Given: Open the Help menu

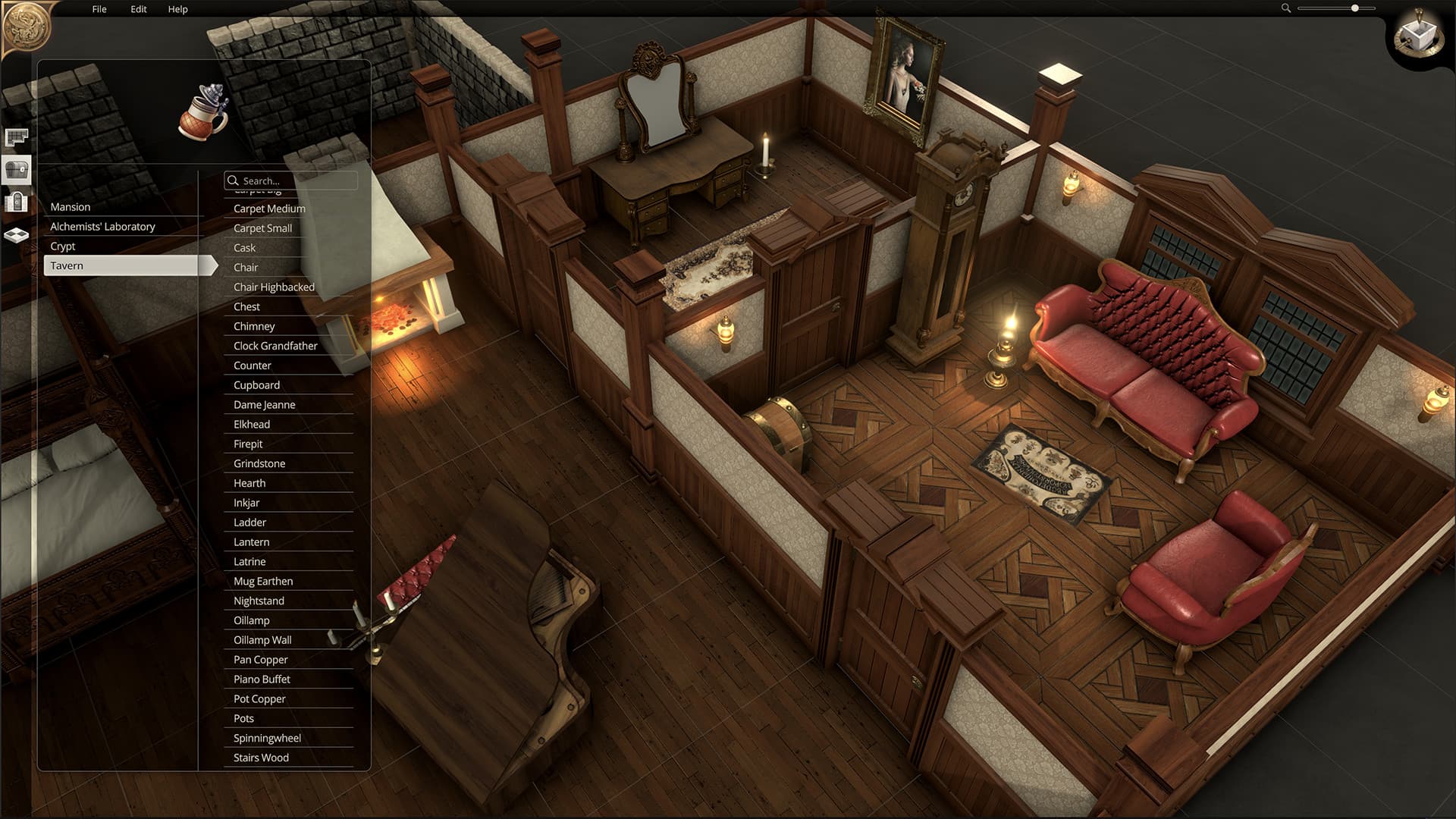Looking at the screenshot, I should tap(177, 9).
